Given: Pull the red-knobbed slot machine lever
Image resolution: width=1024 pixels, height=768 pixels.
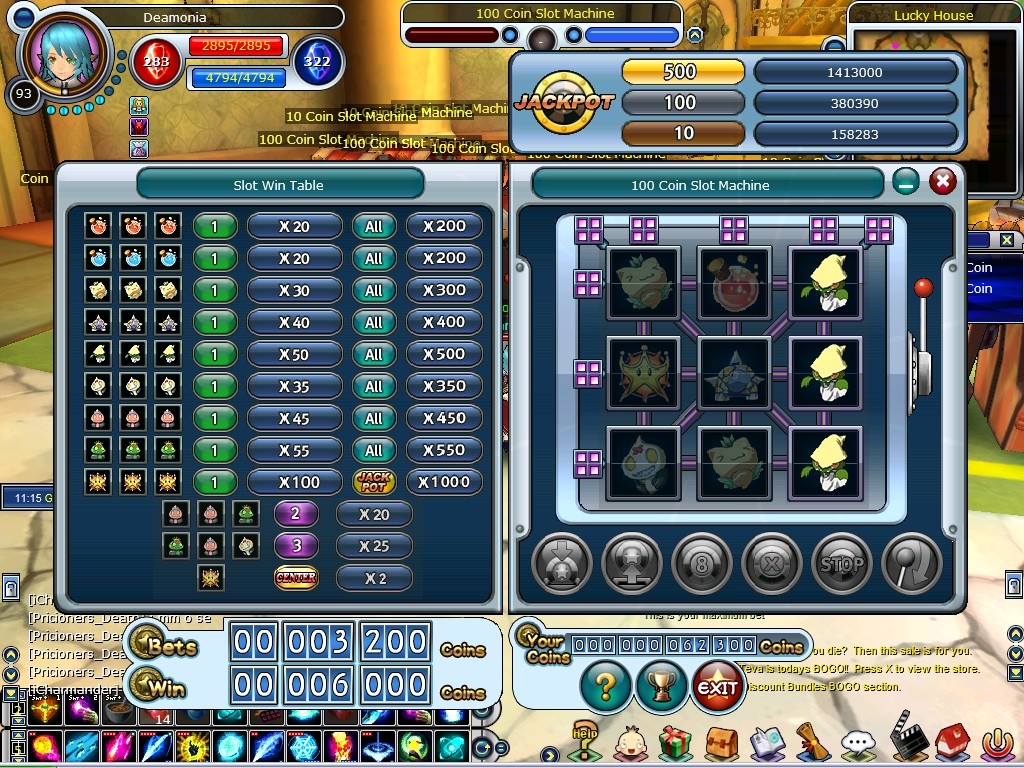Looking at the screenshot, I should 924,290.
